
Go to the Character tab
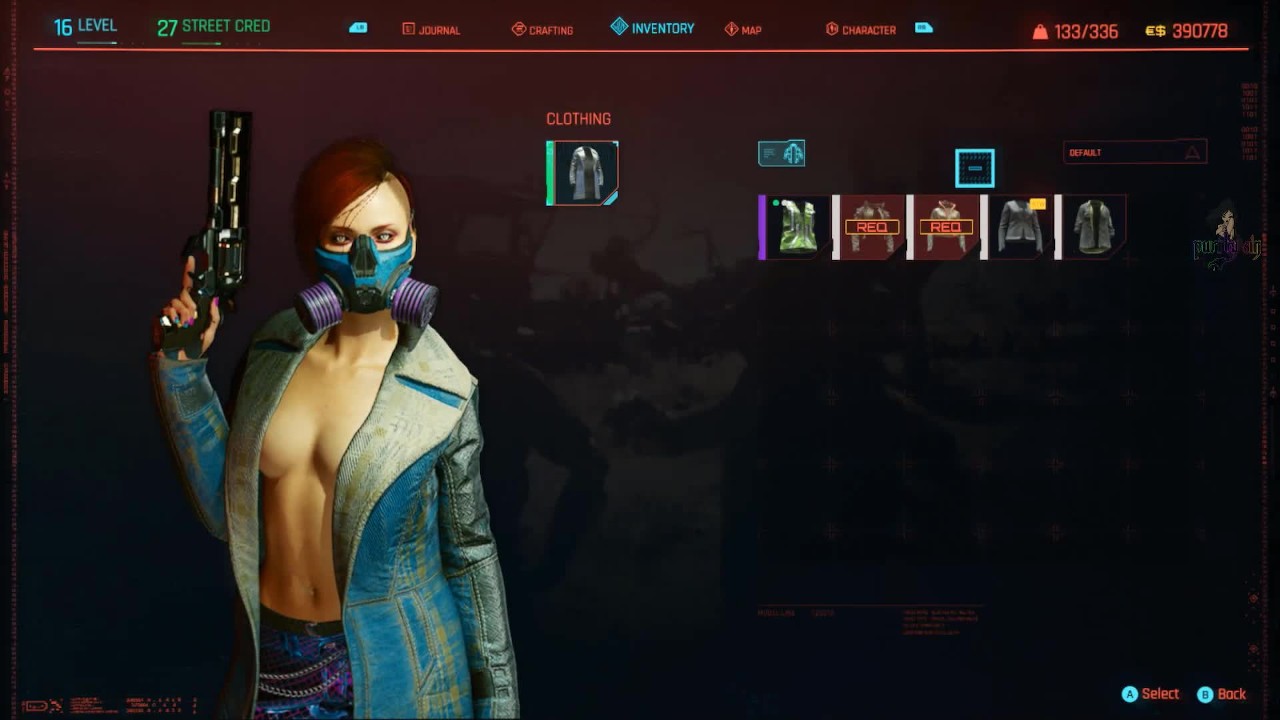[x=860, y=30]
